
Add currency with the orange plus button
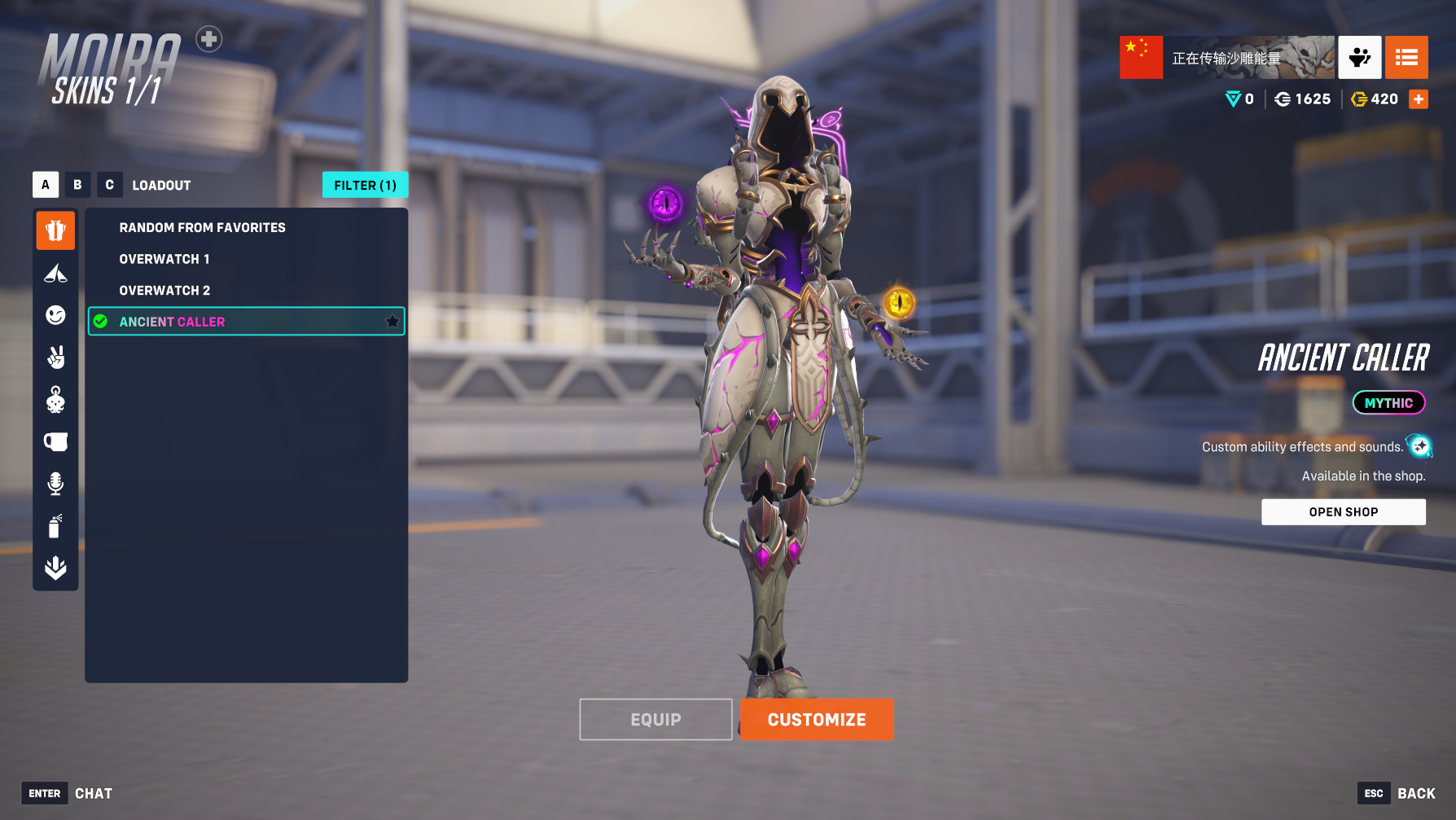click(x=1419, y=99)
